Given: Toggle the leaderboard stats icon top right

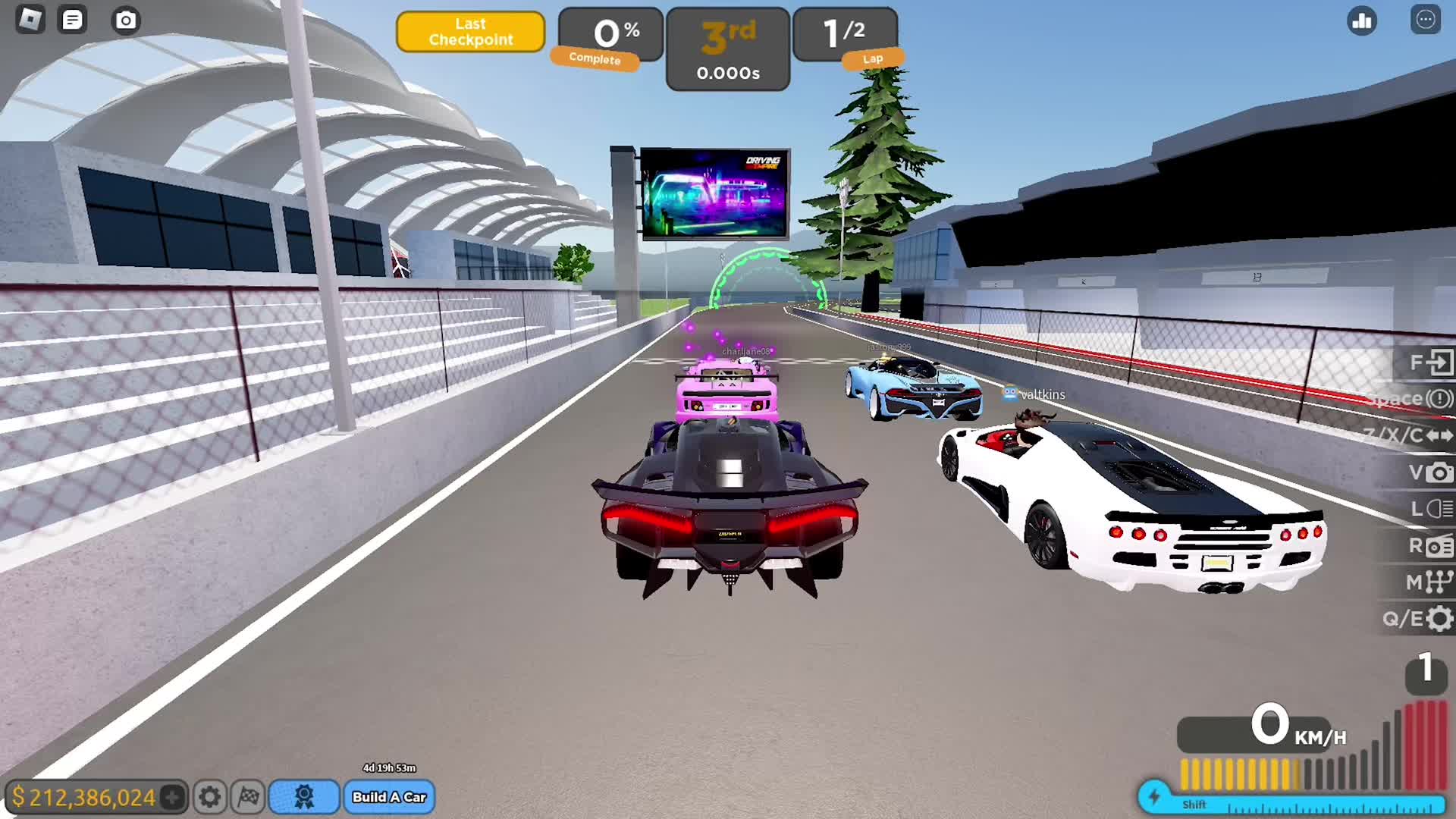Looking at the screenshot, I should pyautogui.click(x=1361, y=22).
